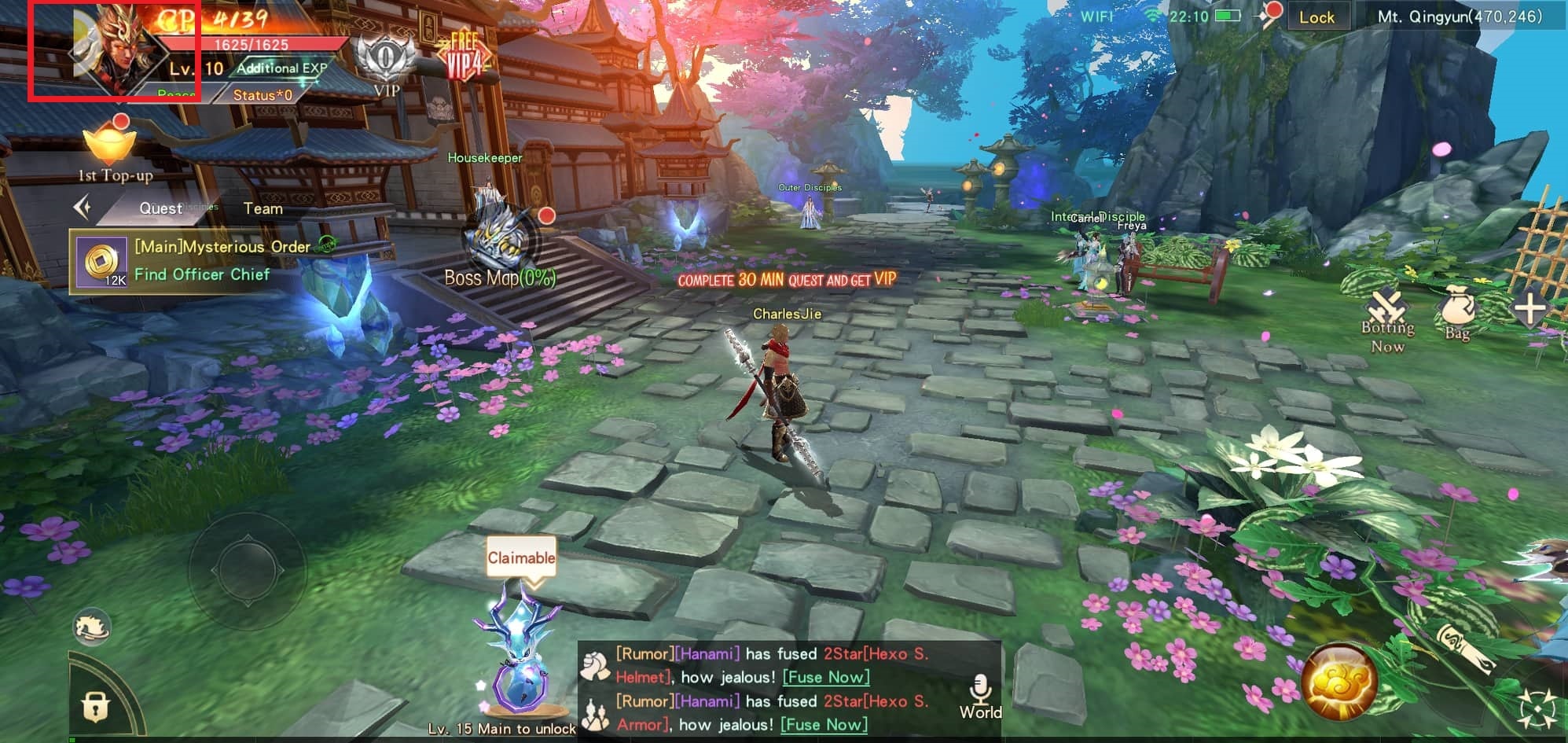The image size is (1568, 743).
Task: Toggle the Lock button
Action: pyautogui.click(x=1316, y=17)
